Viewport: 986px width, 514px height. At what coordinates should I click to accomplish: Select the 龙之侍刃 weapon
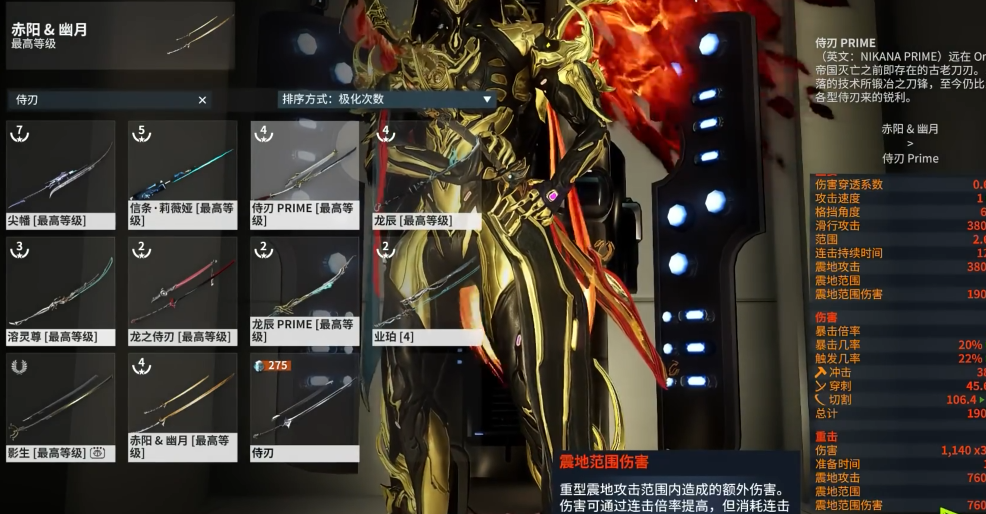tap(182, 291)
